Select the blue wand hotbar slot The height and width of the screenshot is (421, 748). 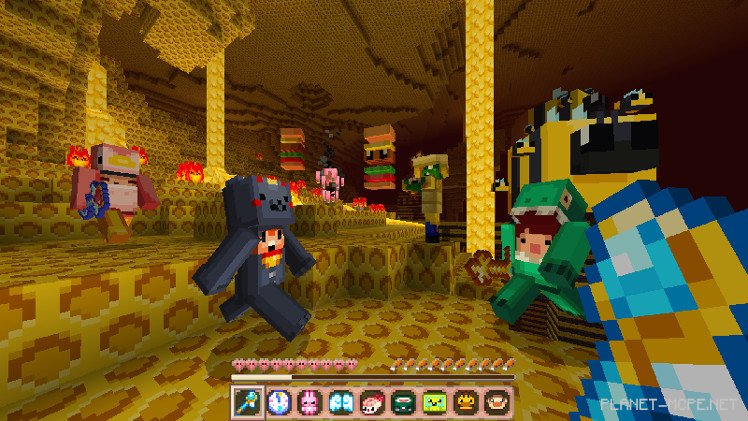[247, 401]
